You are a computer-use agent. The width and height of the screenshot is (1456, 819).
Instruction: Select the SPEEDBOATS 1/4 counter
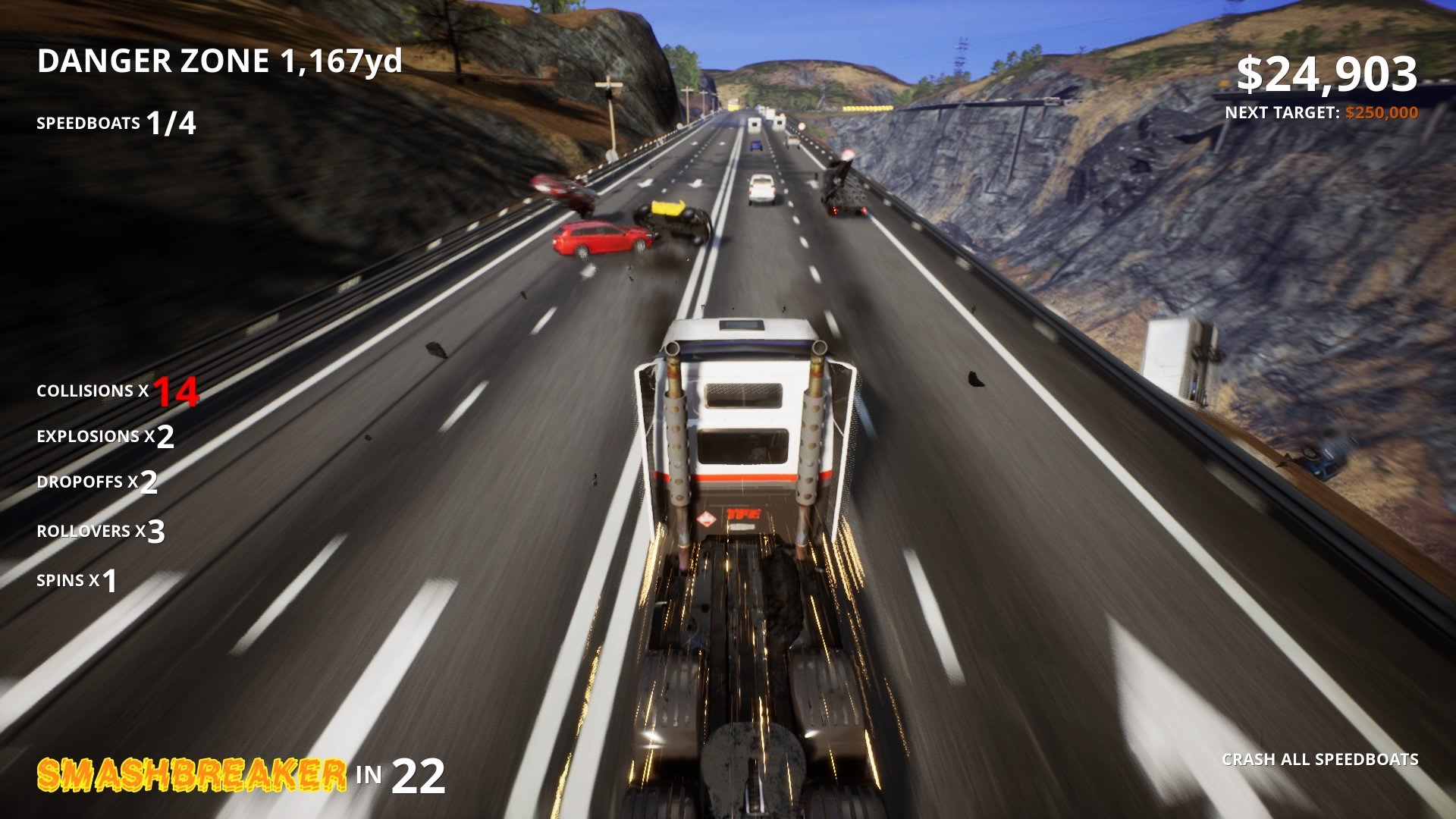point(115,121)
